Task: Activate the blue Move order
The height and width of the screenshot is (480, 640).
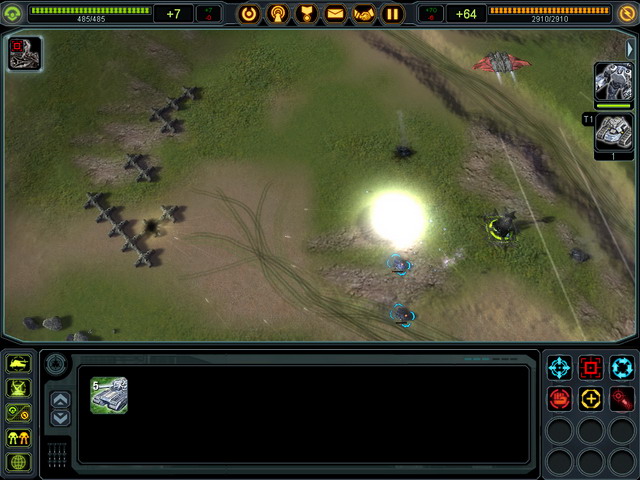Action: 558,367
